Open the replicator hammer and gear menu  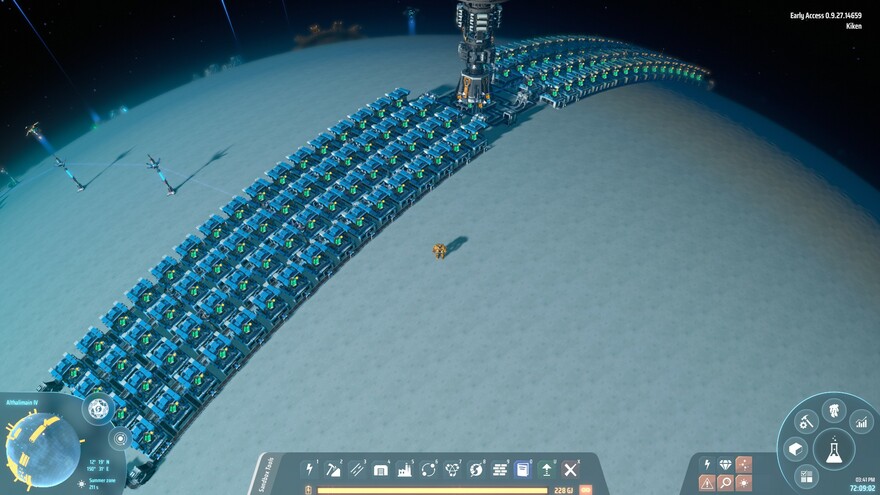pos(805,422)
